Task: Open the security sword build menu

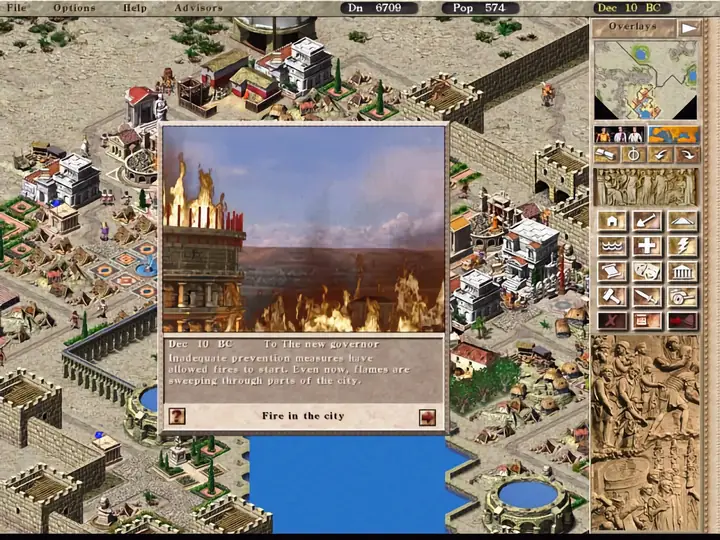Action: coord(646,296)
